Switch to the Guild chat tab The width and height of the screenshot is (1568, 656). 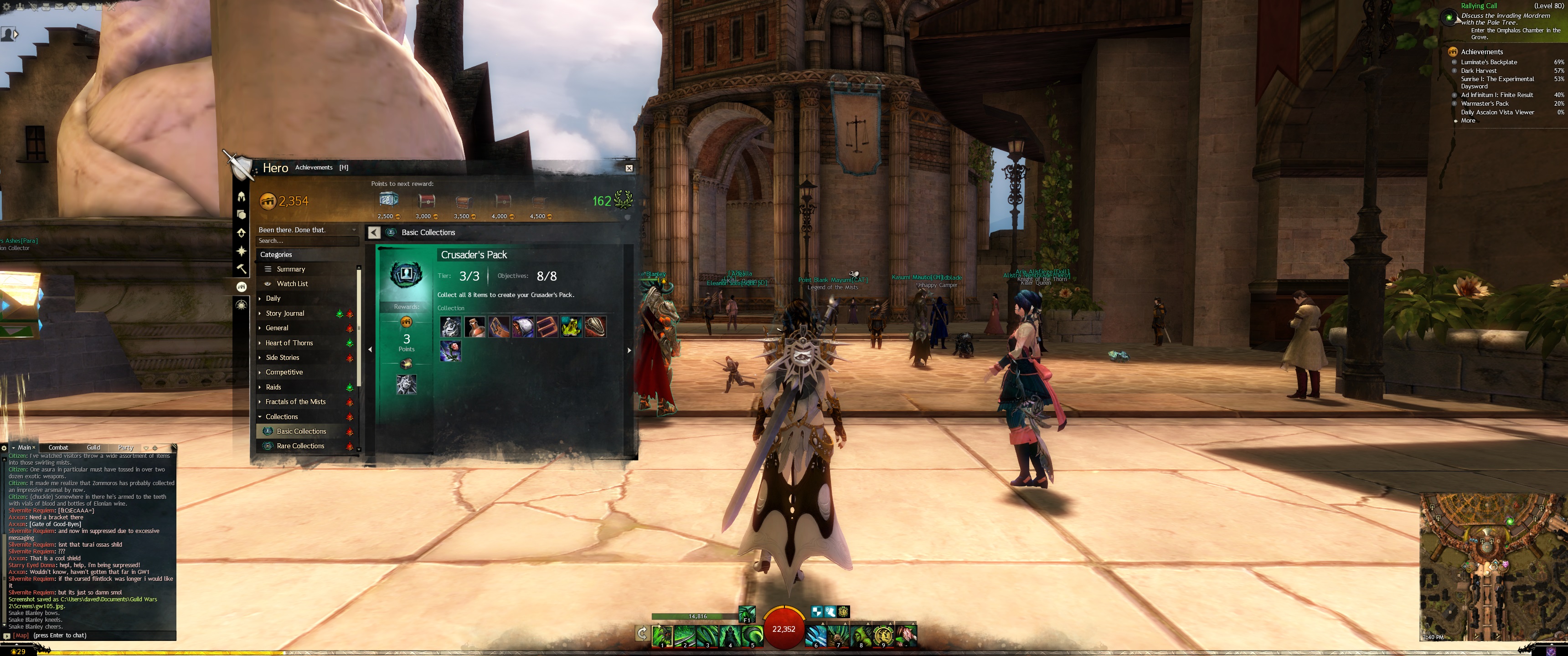click(93, 447)
